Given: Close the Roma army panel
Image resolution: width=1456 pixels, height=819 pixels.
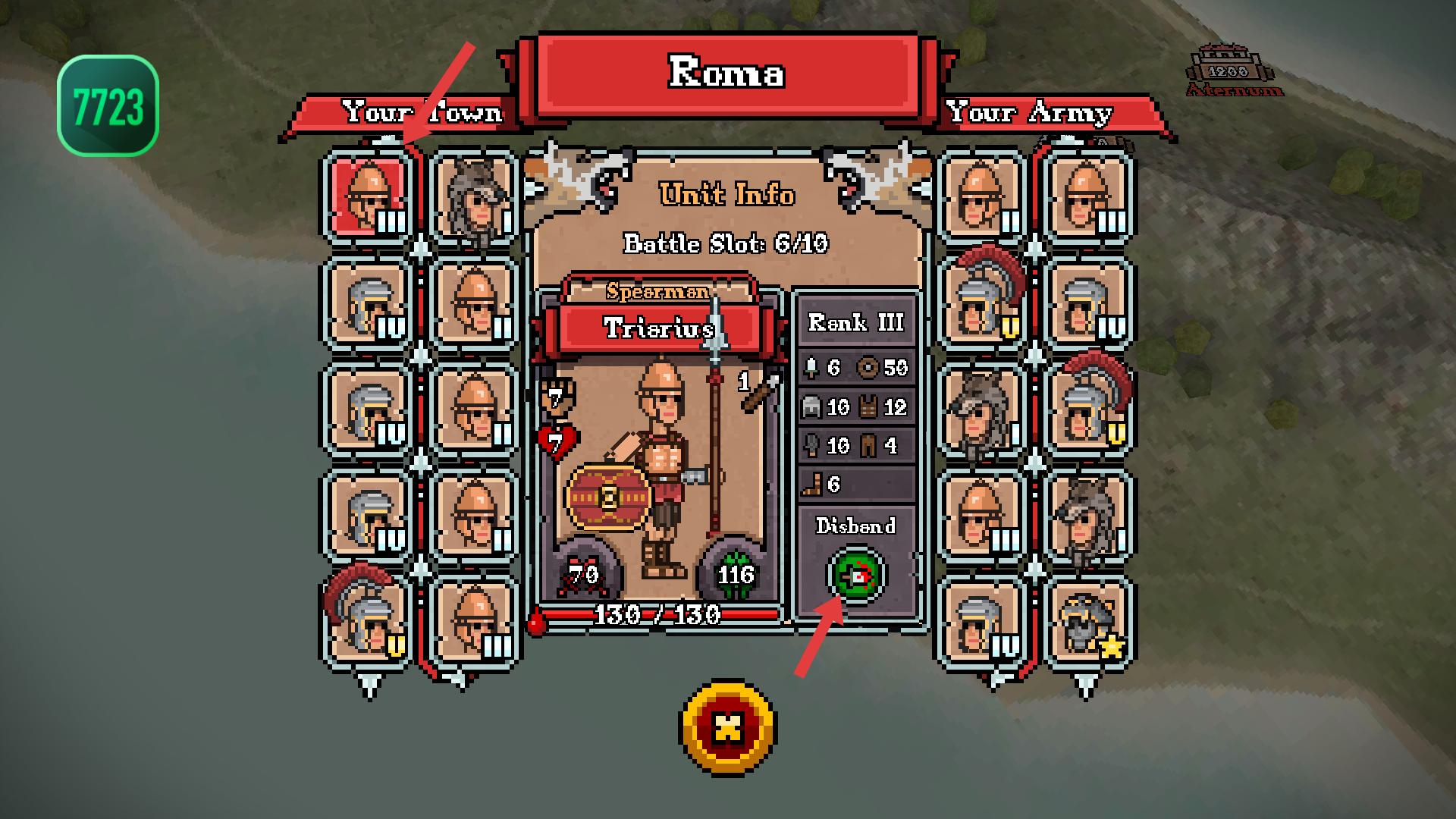Looking at the screenshot, I should click(728, 727).
